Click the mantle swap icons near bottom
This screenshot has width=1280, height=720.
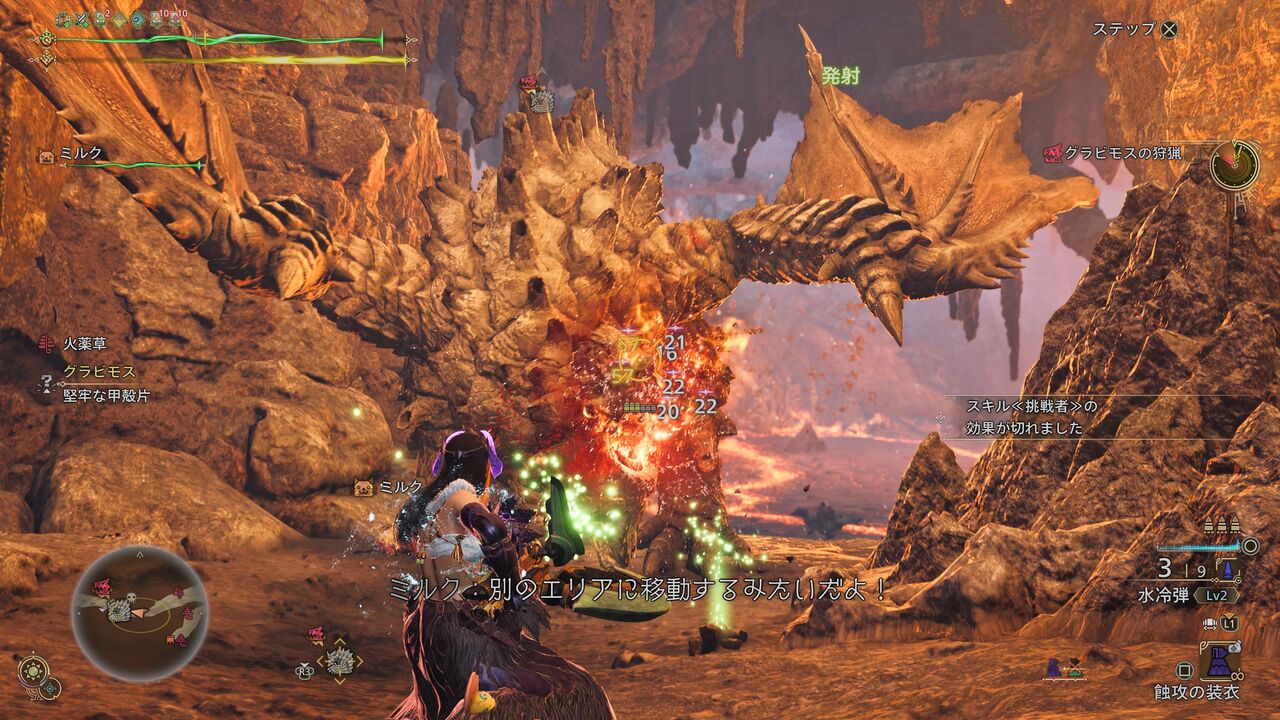[x=1062, y=670]
